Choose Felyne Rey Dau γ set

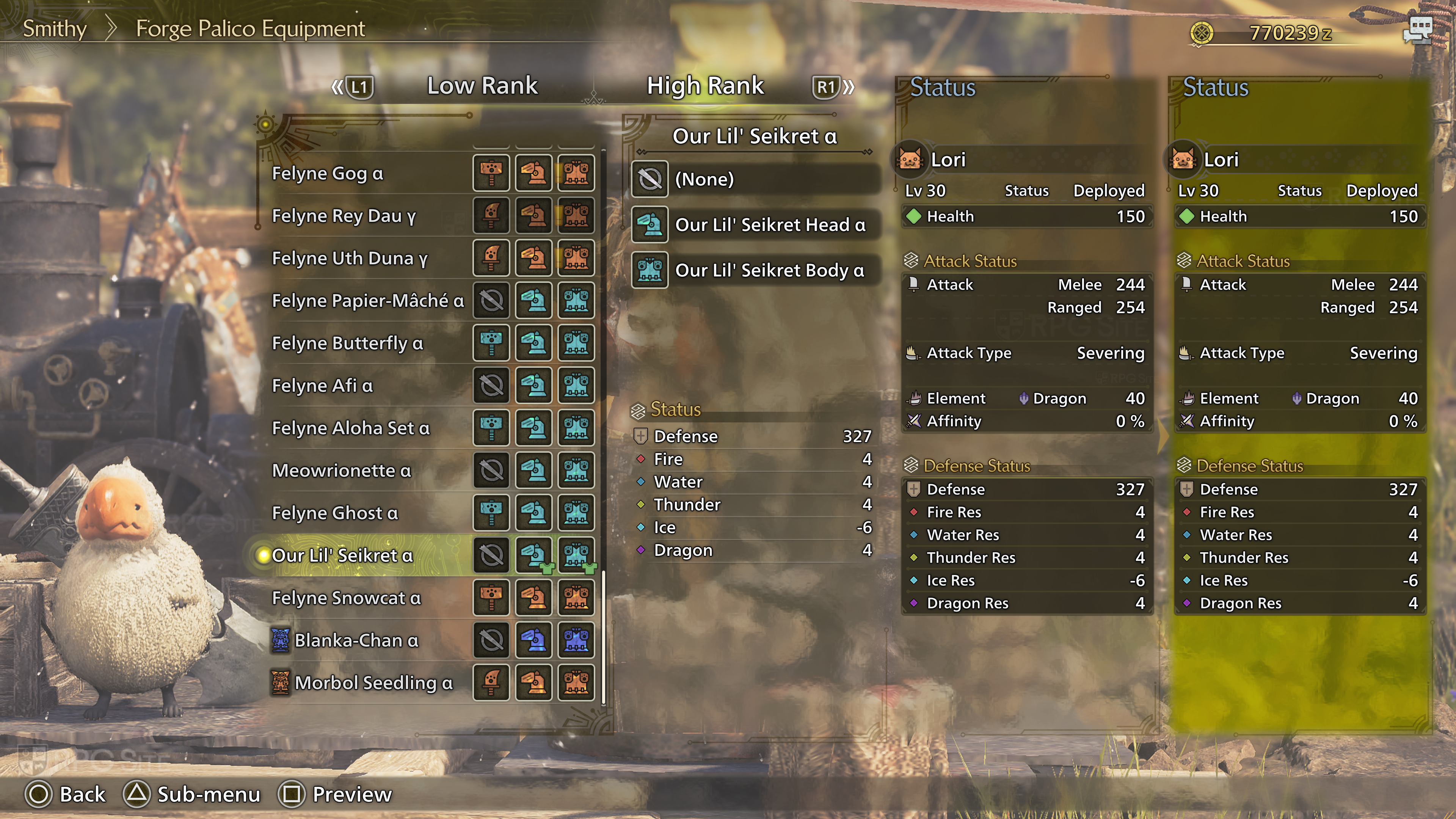click(344, 215)
